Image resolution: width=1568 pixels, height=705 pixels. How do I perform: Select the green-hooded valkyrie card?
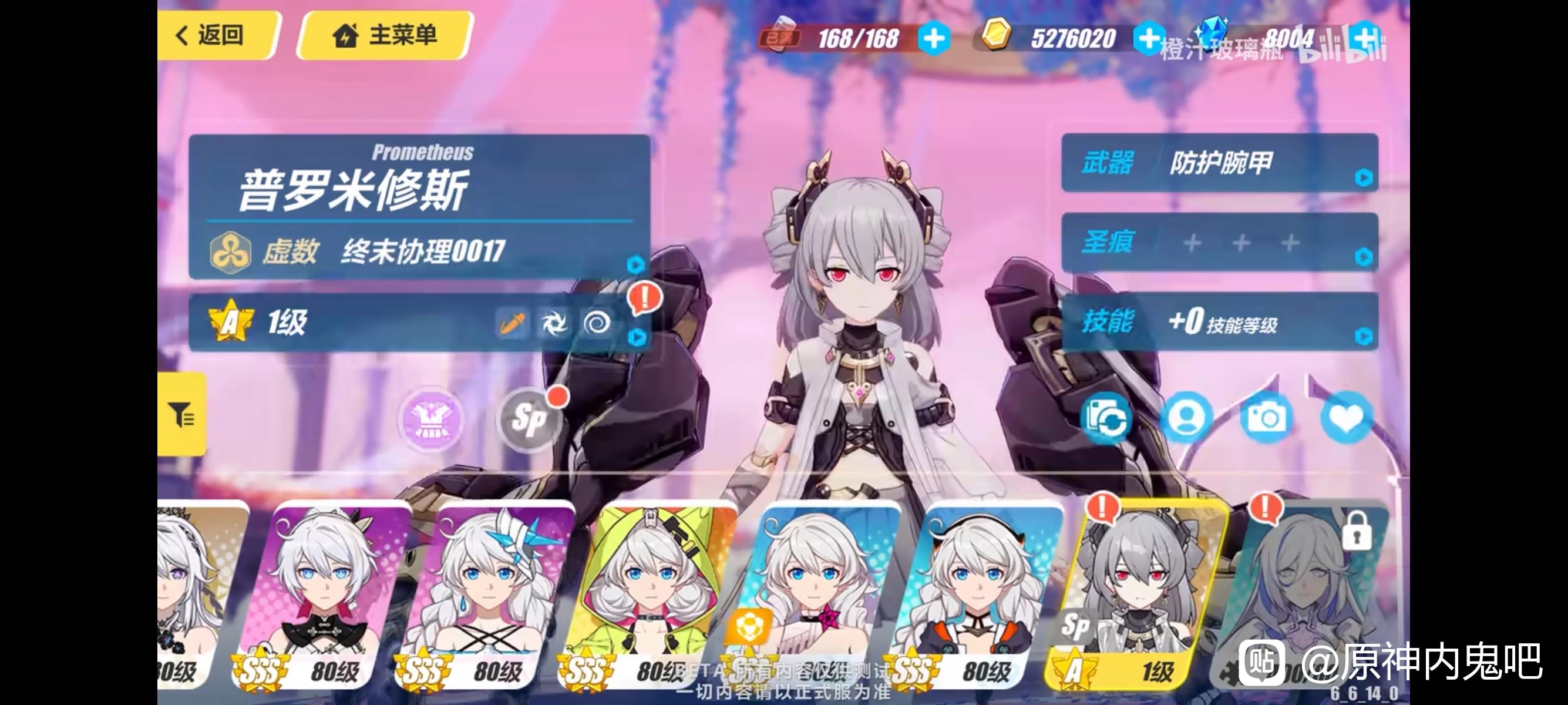point(650,597)
